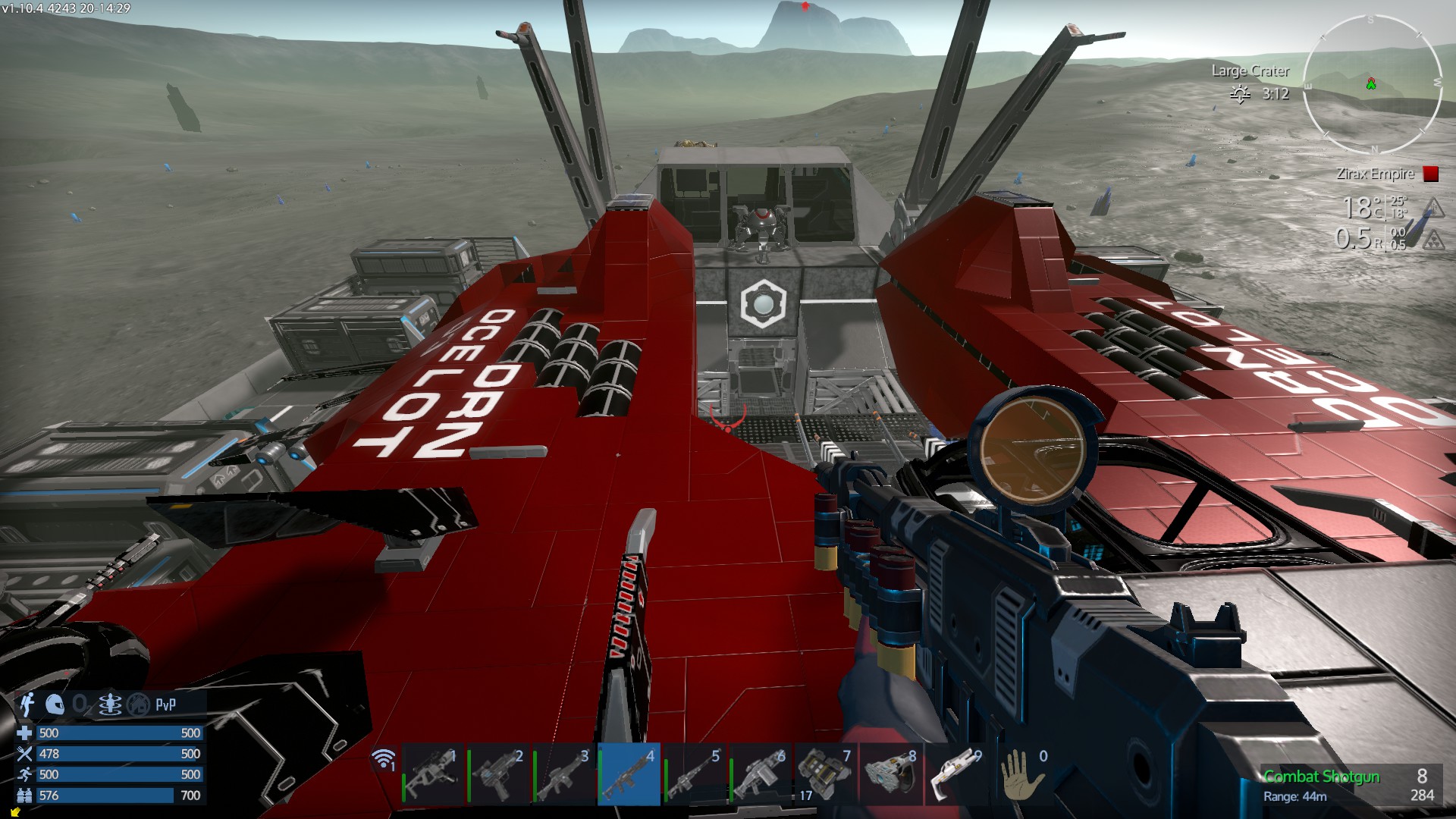The image size is (1456, 819).
Task: Click the PvP zone indicator
Action: point(165,704)
